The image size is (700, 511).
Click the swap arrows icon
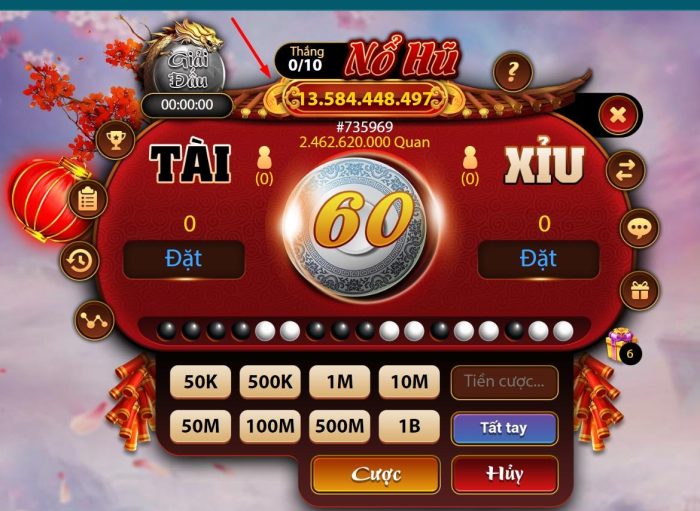point(626,171)
